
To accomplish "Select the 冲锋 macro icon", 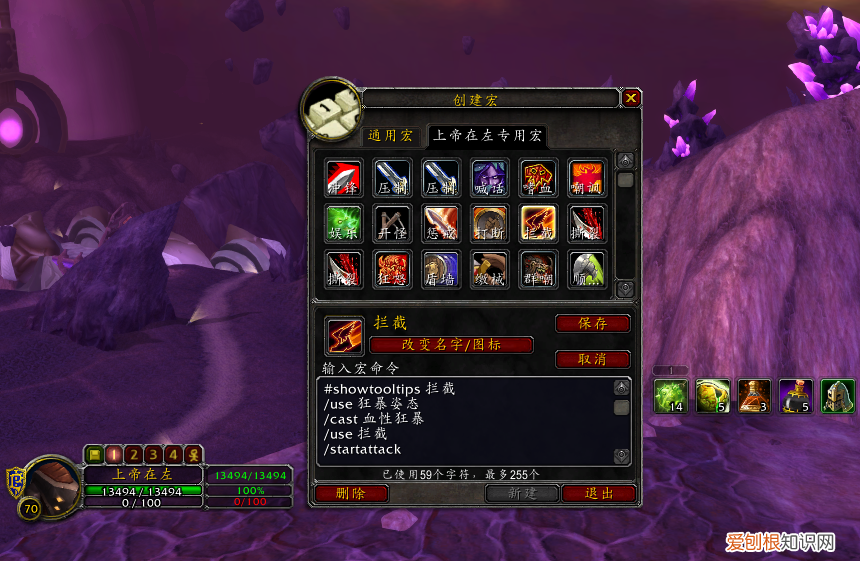I will point(343,177).
